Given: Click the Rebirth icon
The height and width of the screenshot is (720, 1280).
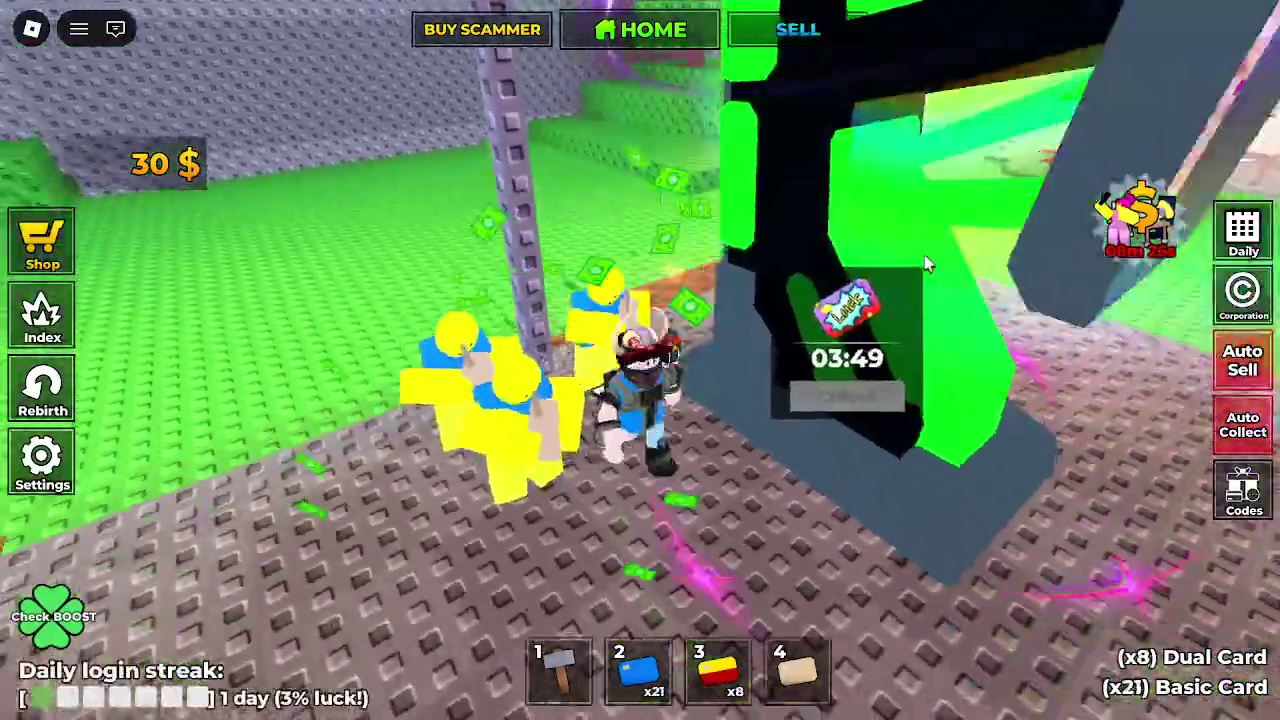Looking at the screenshot, I should point(42,388).
